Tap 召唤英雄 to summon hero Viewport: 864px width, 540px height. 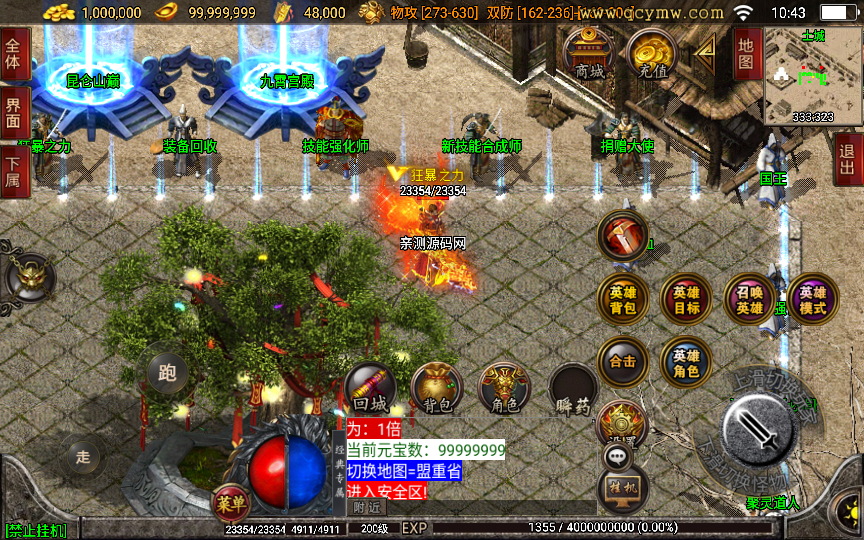coord(750,299)
